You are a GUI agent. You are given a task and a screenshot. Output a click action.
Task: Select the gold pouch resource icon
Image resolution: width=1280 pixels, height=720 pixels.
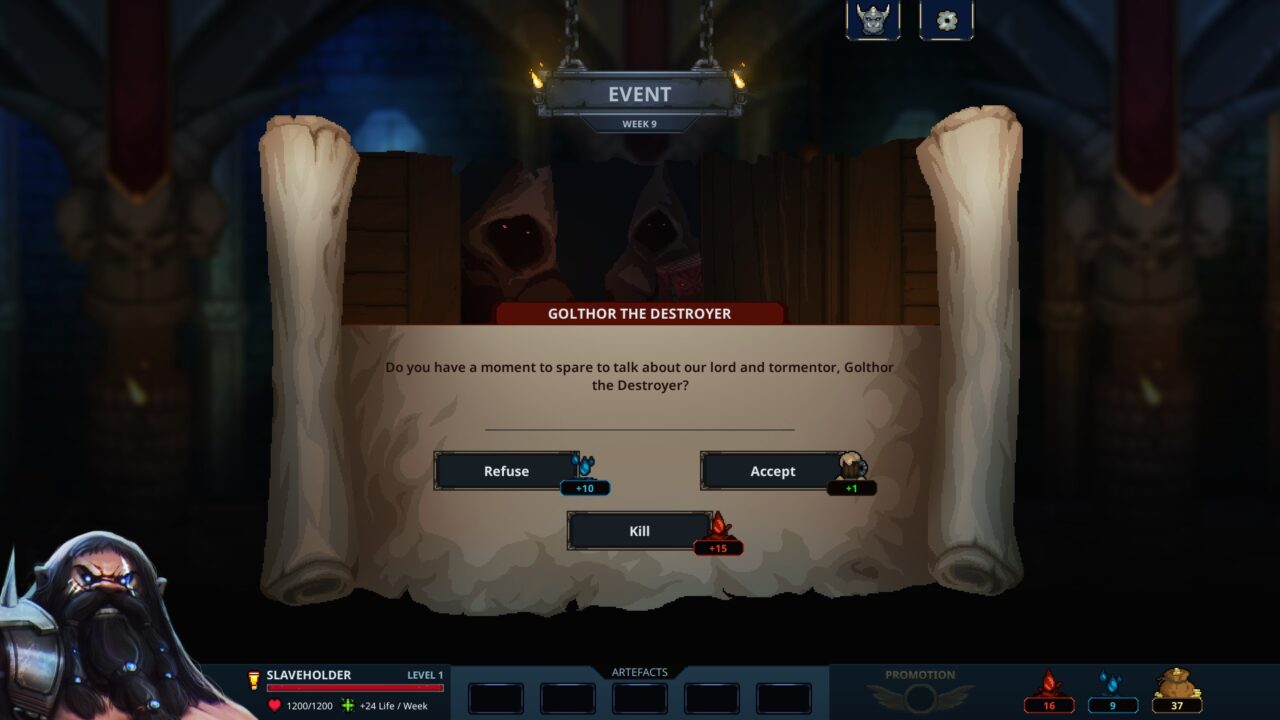[x=1177, y=686]
